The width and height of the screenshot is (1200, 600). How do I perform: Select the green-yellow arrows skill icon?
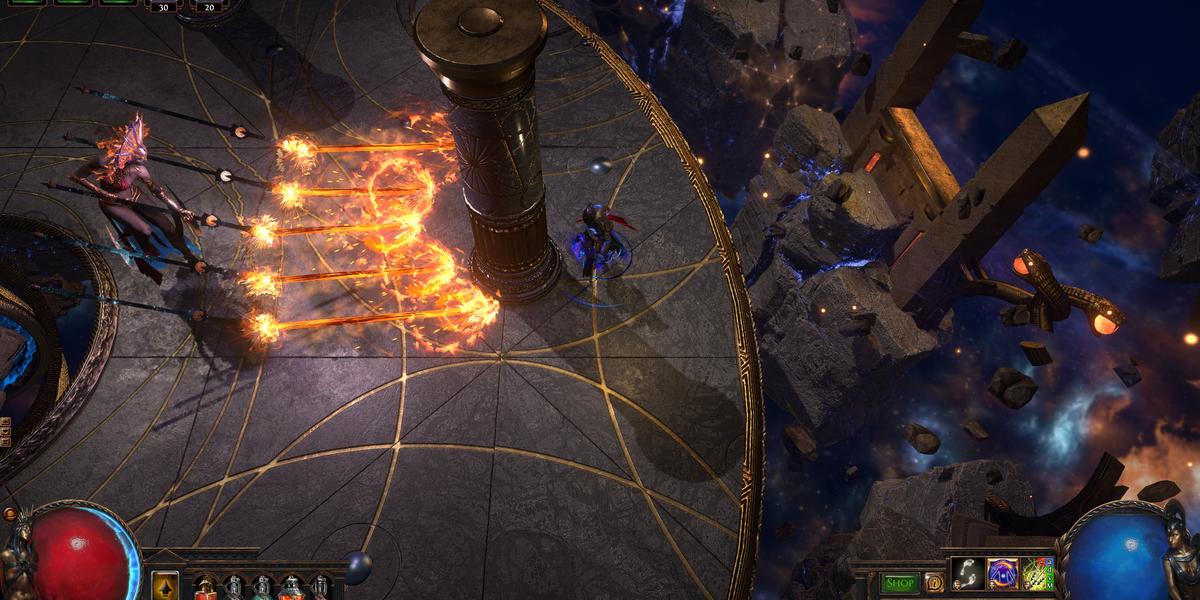tap(1038, 575)
